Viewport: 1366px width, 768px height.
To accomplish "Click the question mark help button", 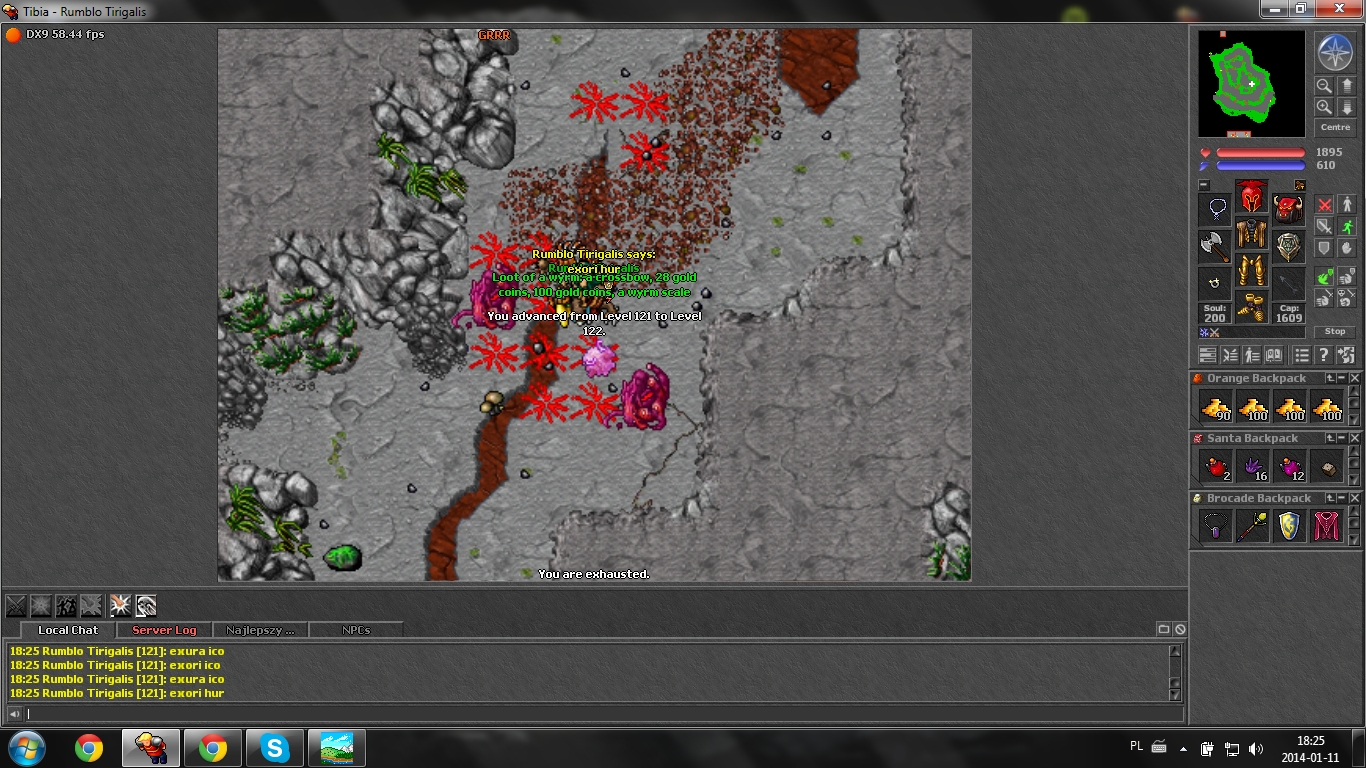I will coord(1324,355).
